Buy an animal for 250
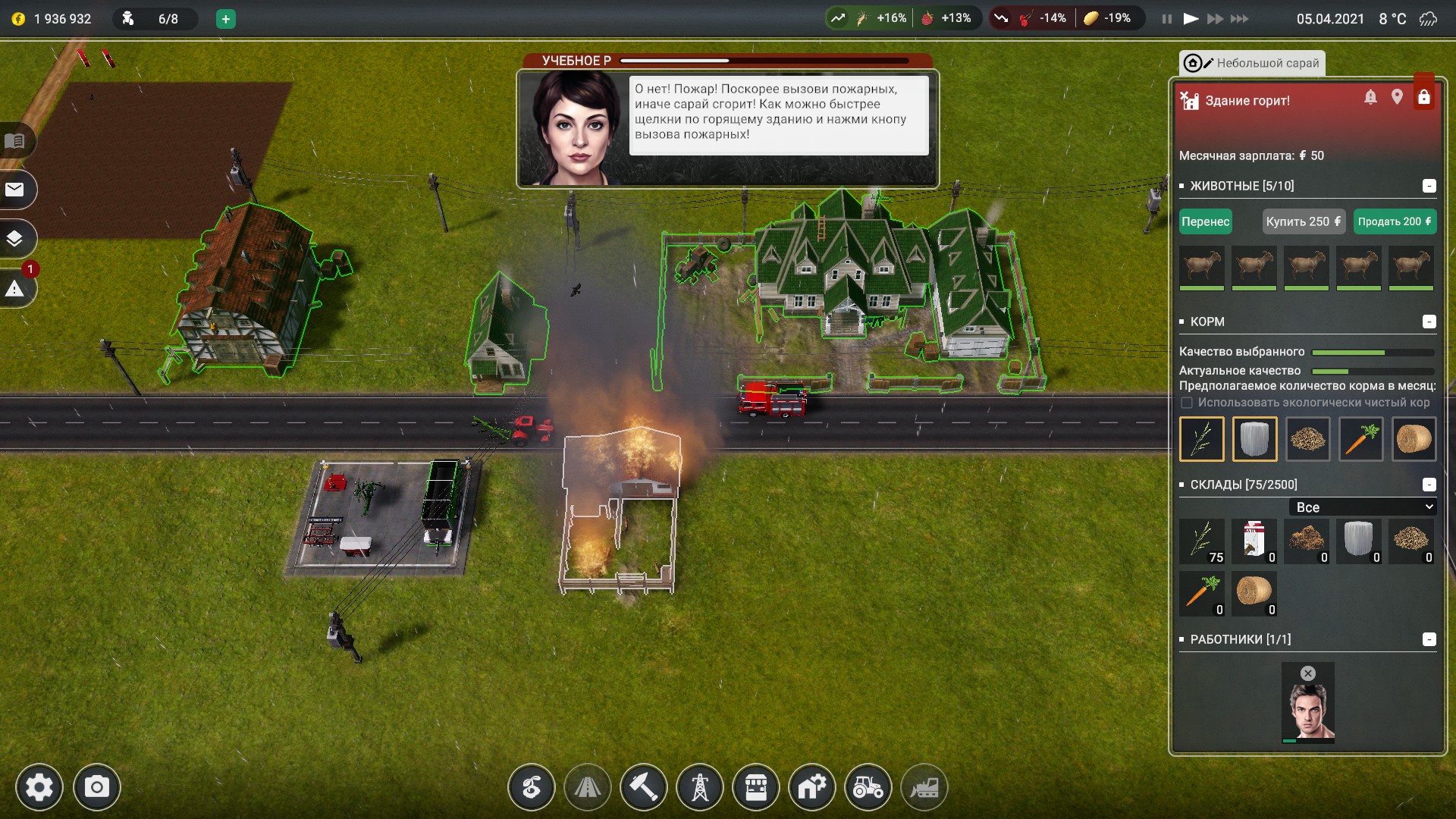The width and height of the screenshot is (1456, 819). point(1303,221)
